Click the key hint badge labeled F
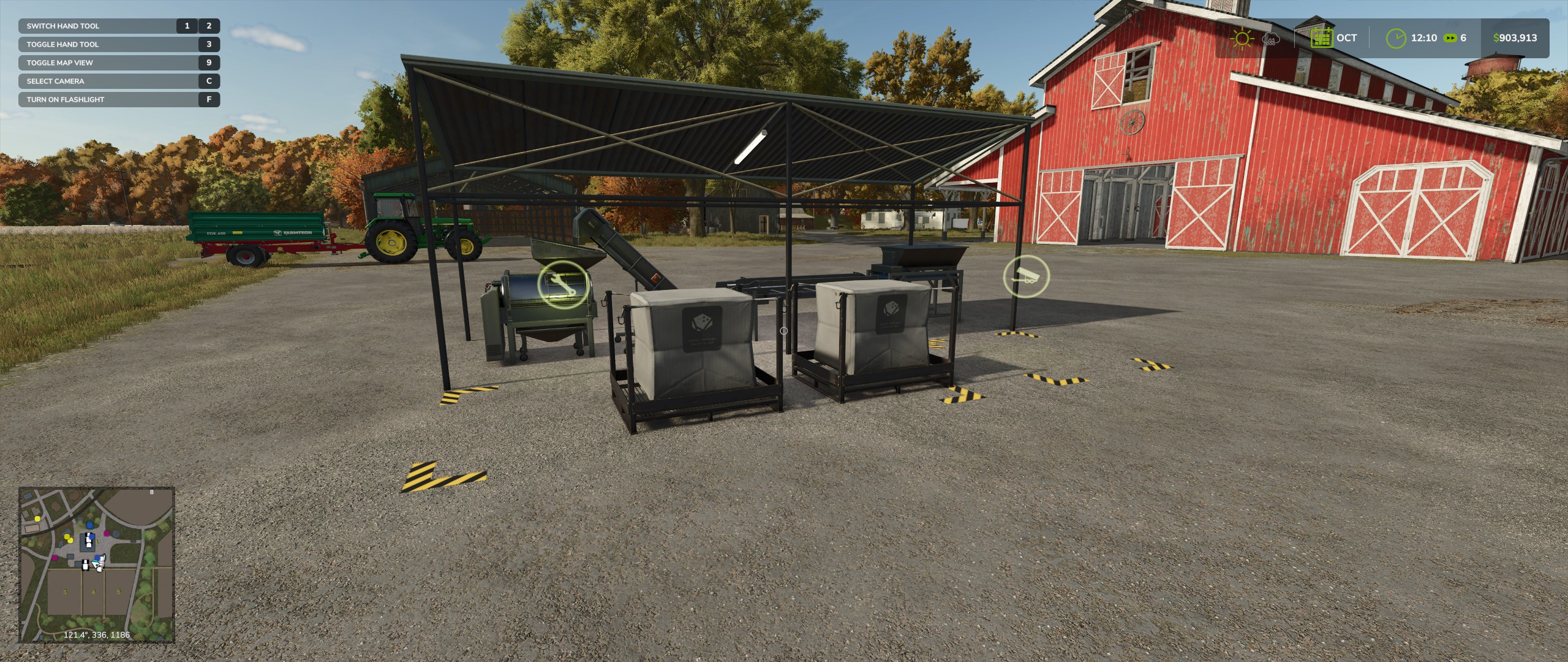Screen dimensions: 1568x662 pyautogui.click(x=208, y=99)
